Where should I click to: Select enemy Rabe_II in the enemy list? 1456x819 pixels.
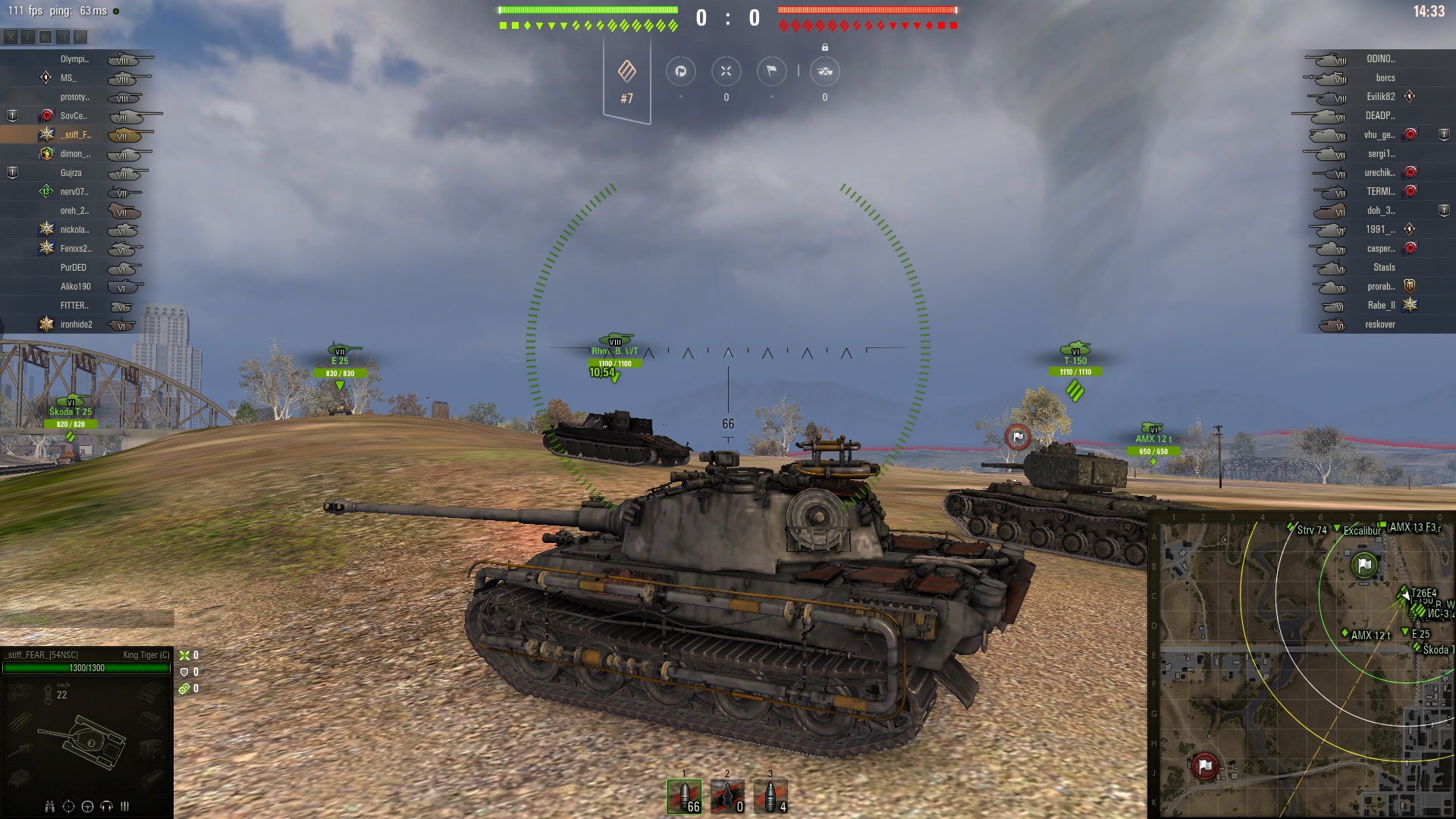click(x=1381, y=306)
